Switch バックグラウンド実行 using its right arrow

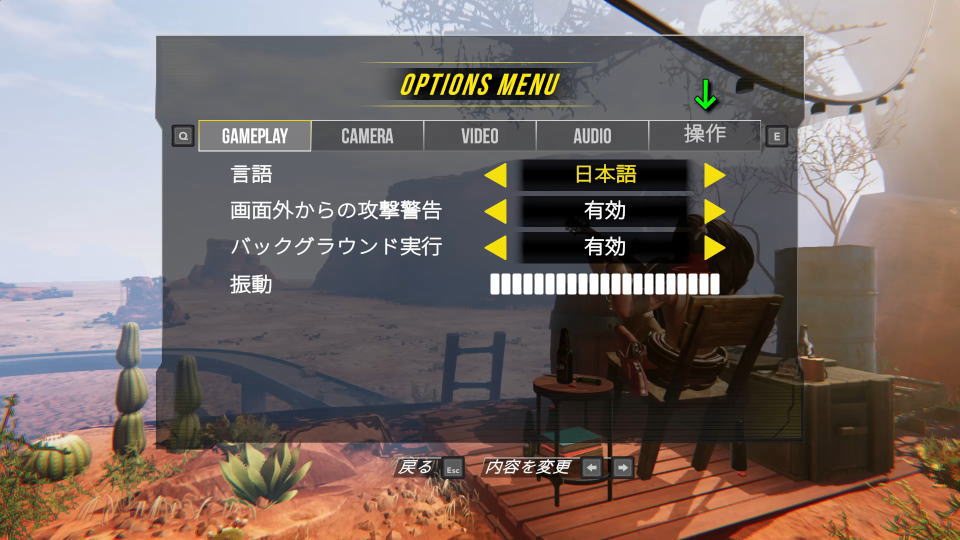click(x=714, y=247)
